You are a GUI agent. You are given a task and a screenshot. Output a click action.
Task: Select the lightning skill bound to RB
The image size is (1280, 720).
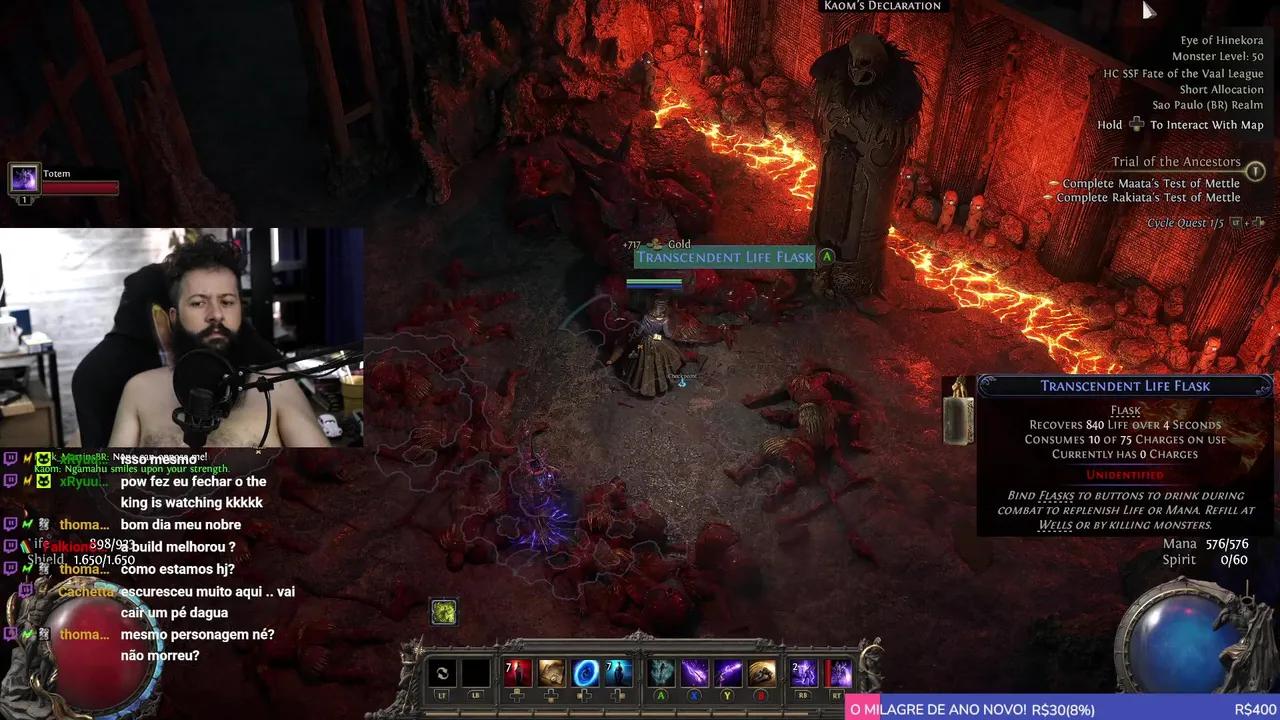803,671
